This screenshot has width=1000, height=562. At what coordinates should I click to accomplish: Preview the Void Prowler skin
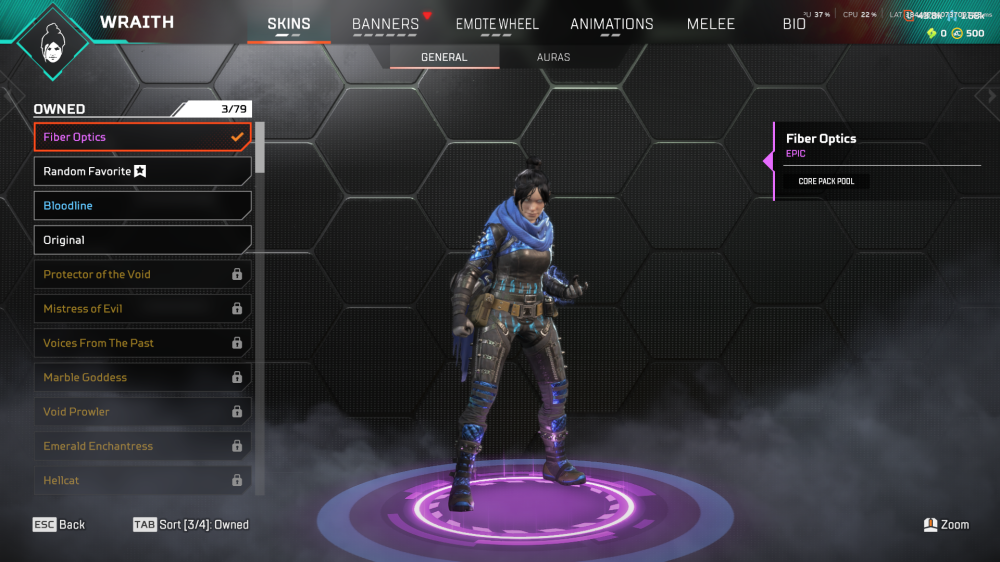(x=142, y=412)
